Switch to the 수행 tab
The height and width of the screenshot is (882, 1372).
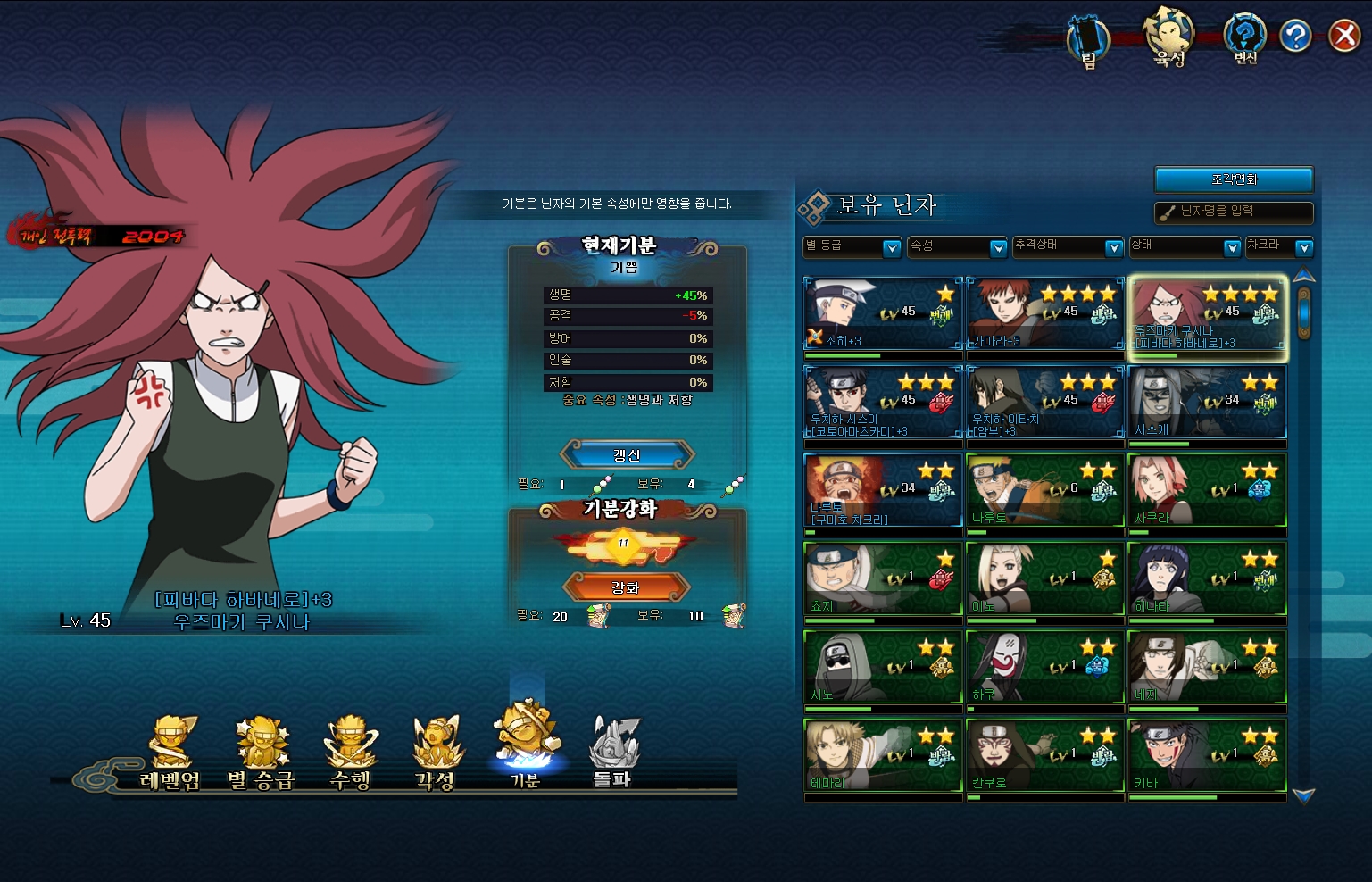350,754
